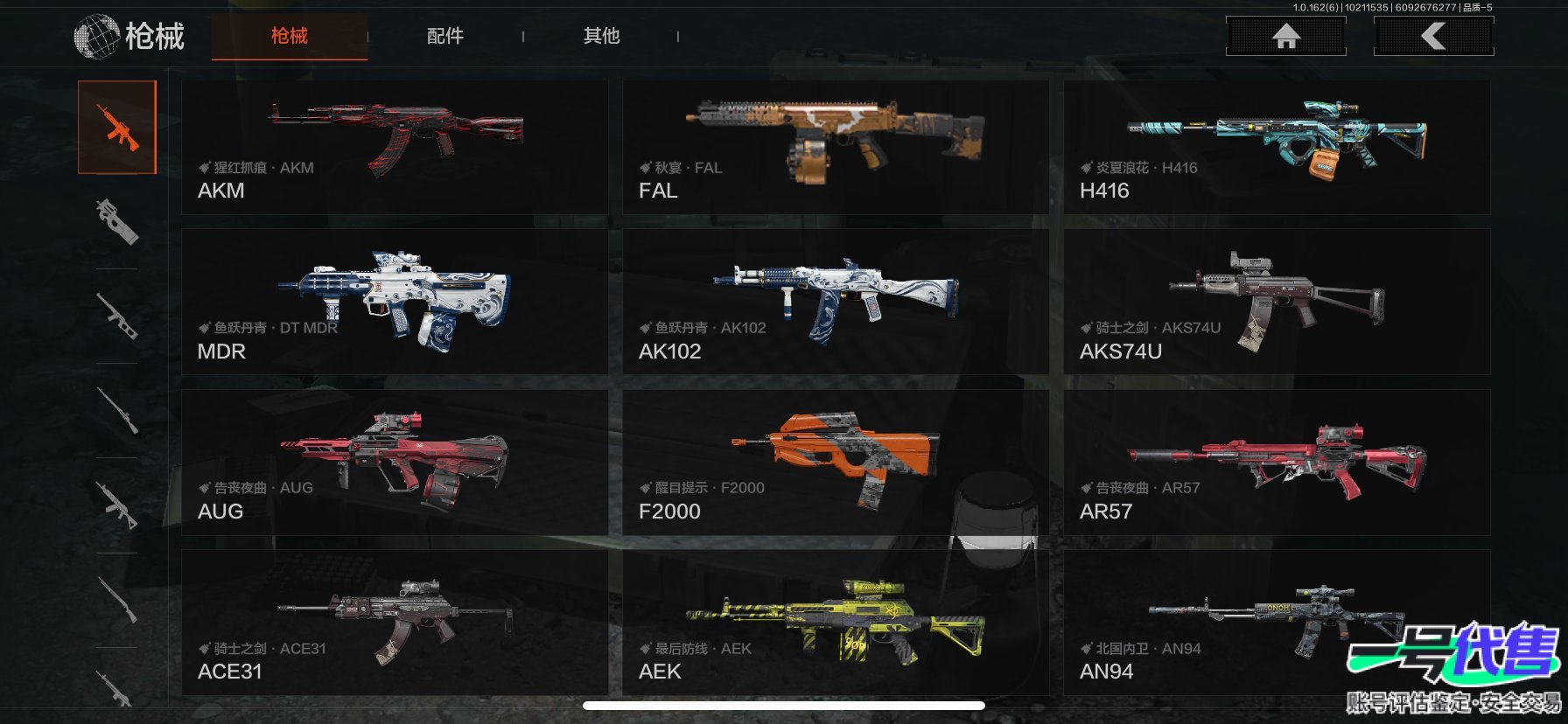Select the AKM weapon skin card
The width and height of the screenshot is (1568, 724).
tap(395, 148)
